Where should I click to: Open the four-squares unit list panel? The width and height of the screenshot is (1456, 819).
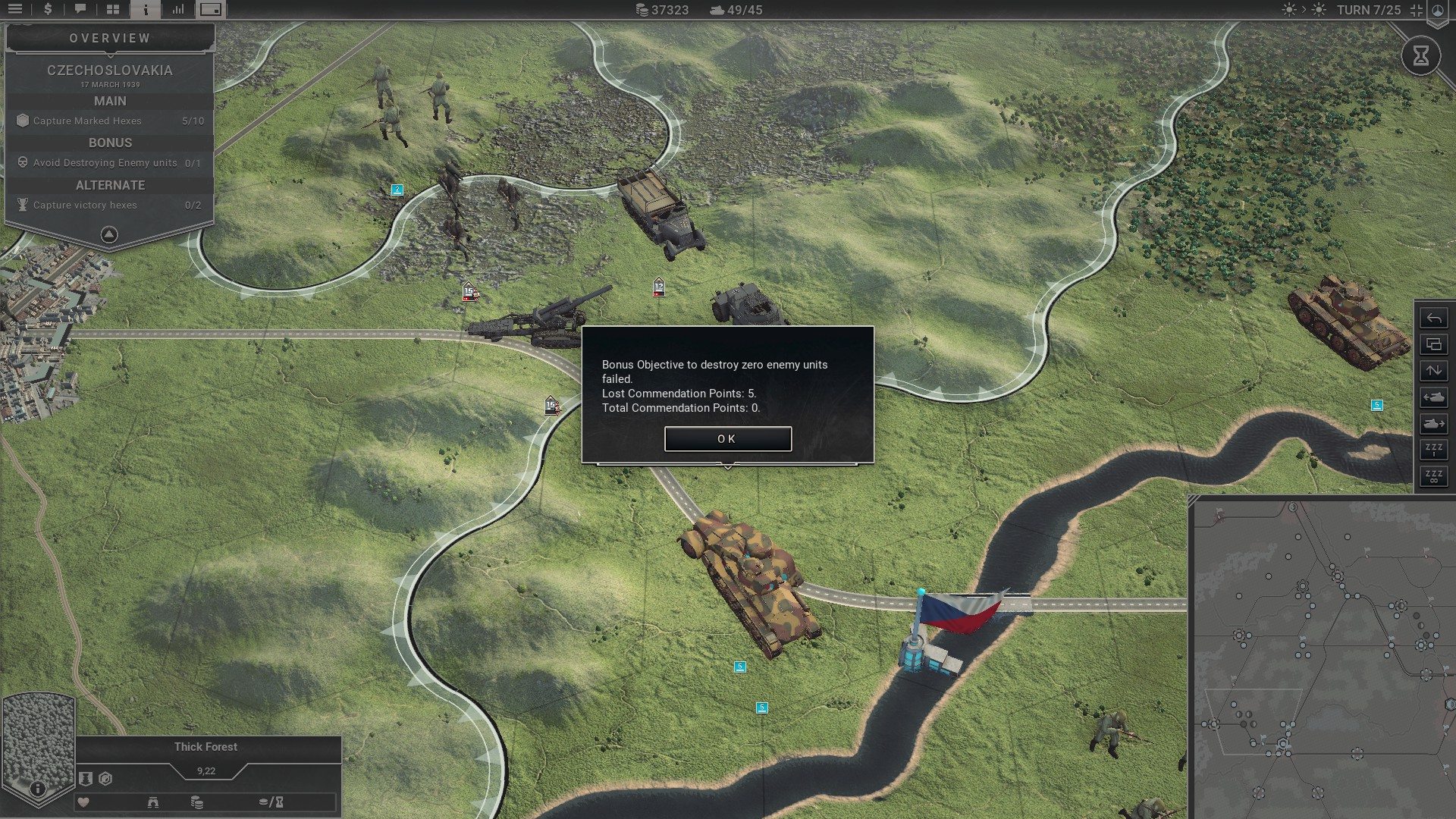(113, 10)
